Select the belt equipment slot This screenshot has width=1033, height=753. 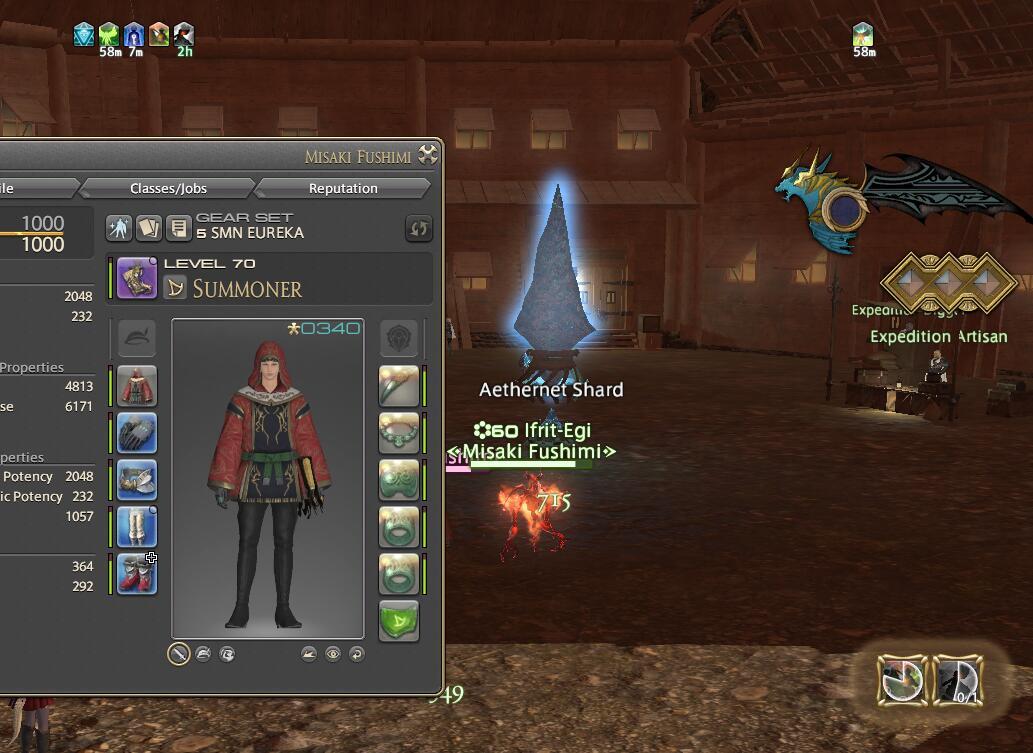pos(137,480)
